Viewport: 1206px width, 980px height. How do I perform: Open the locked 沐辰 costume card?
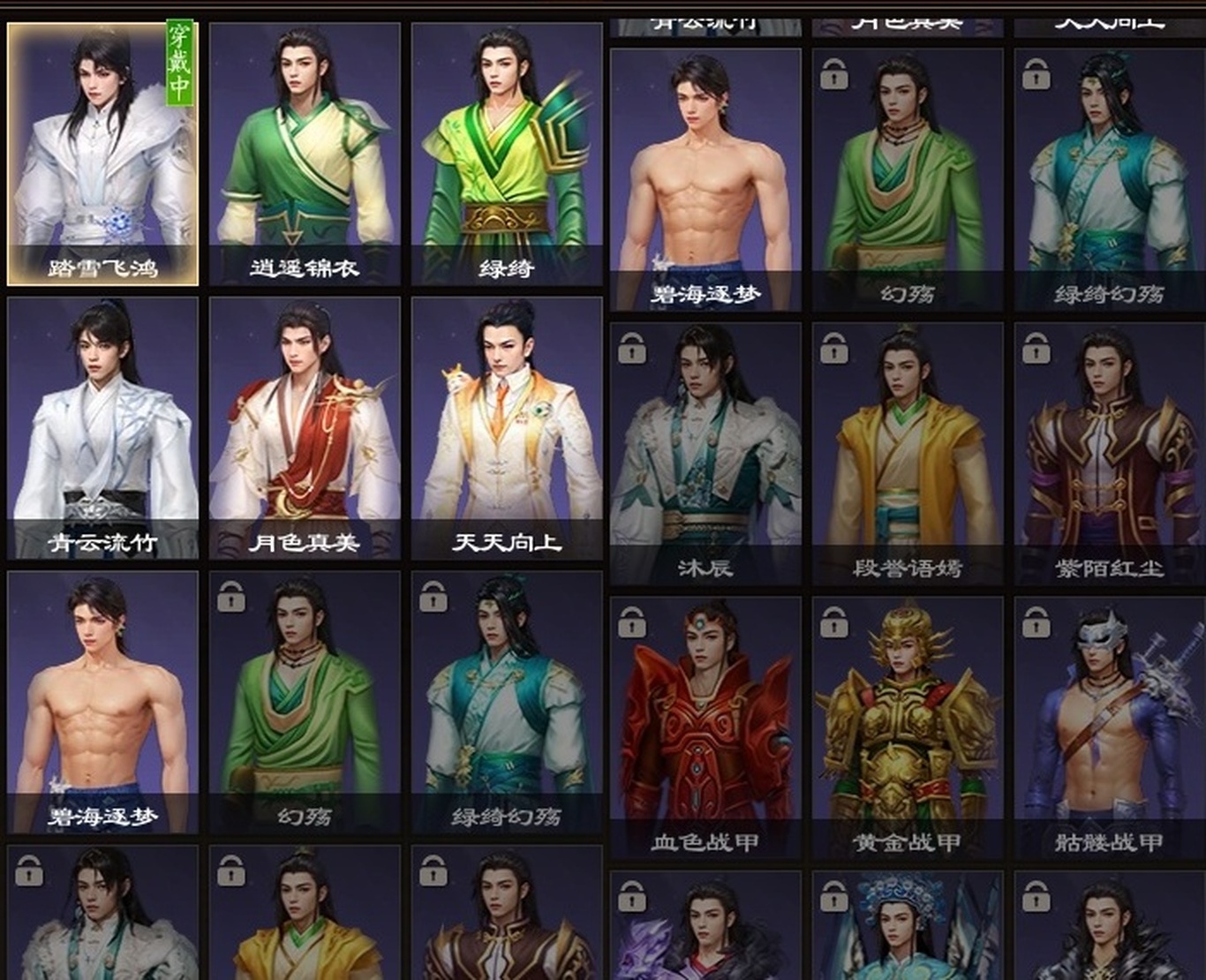point(705,454)
